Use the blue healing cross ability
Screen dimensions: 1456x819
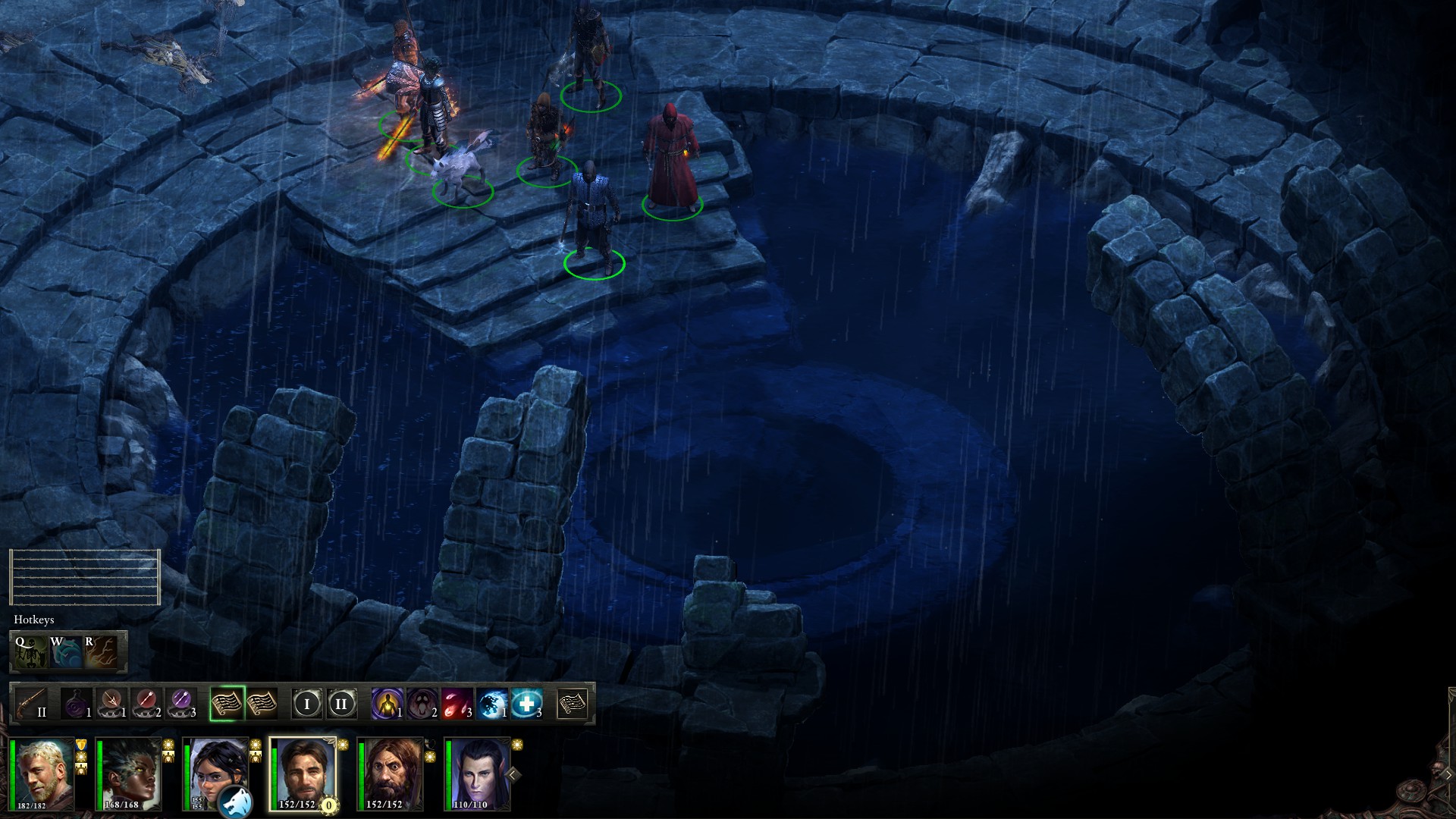527,704
